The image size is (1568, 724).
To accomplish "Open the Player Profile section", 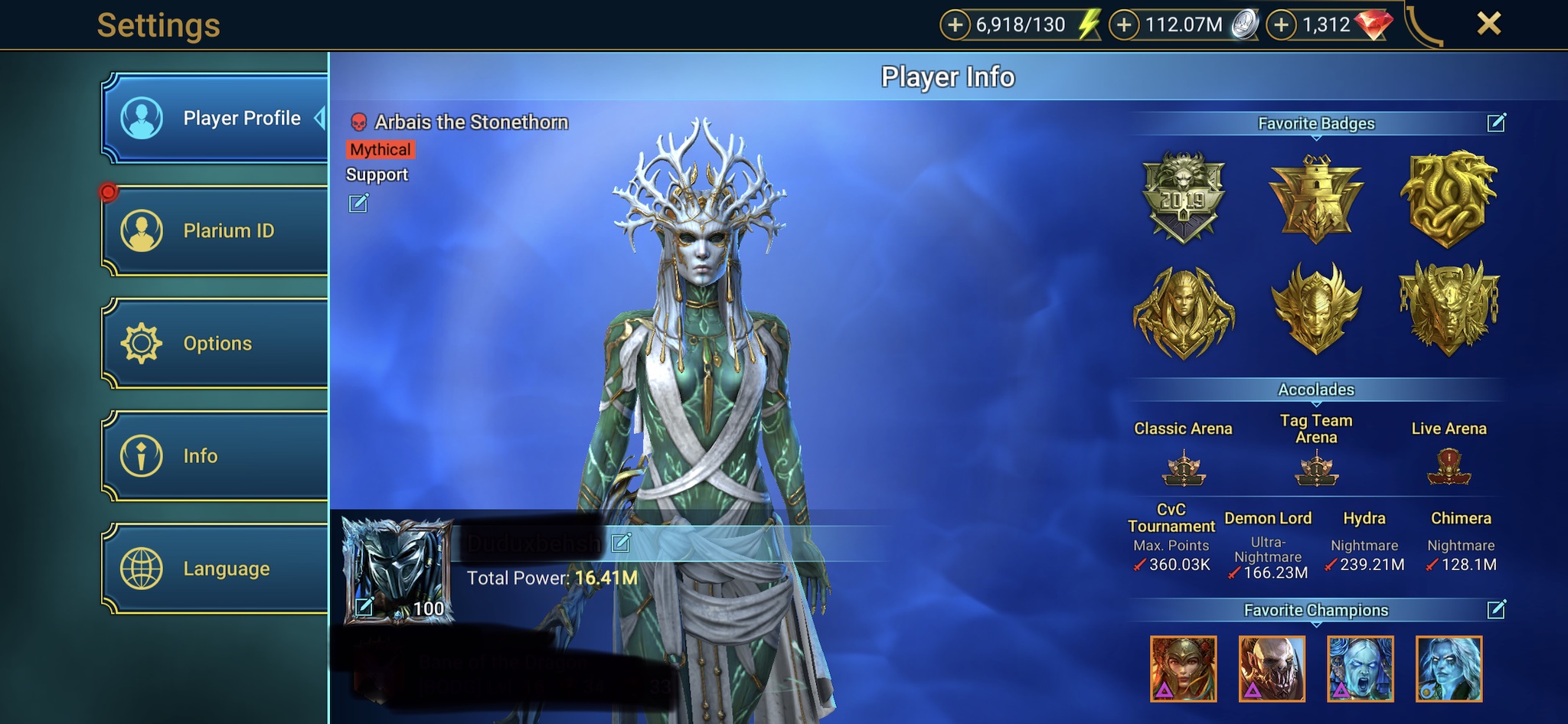I will point(216,118).
